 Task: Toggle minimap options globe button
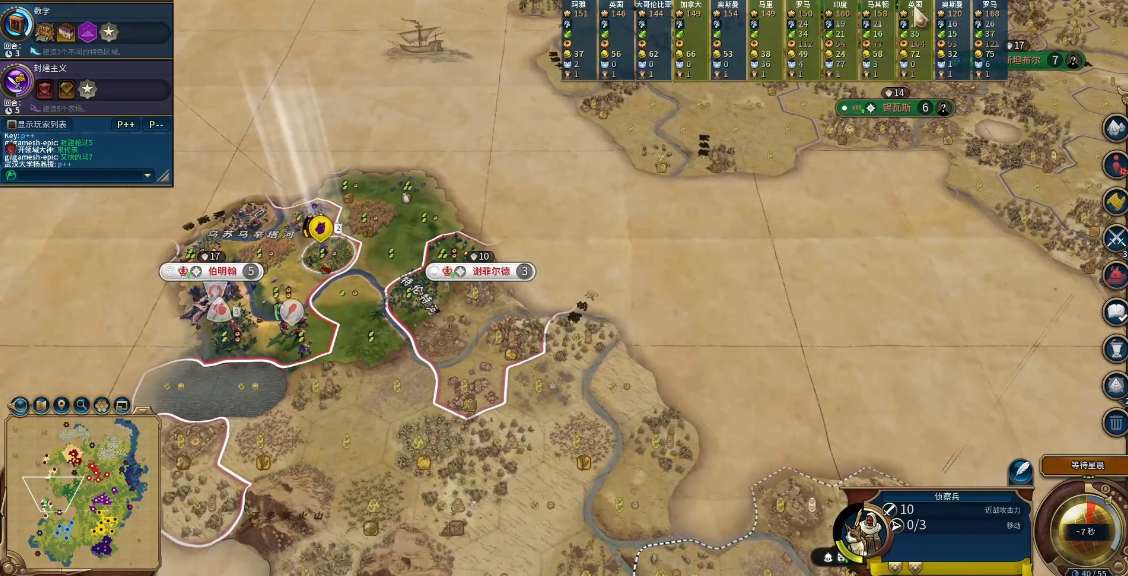click(19, 405)
